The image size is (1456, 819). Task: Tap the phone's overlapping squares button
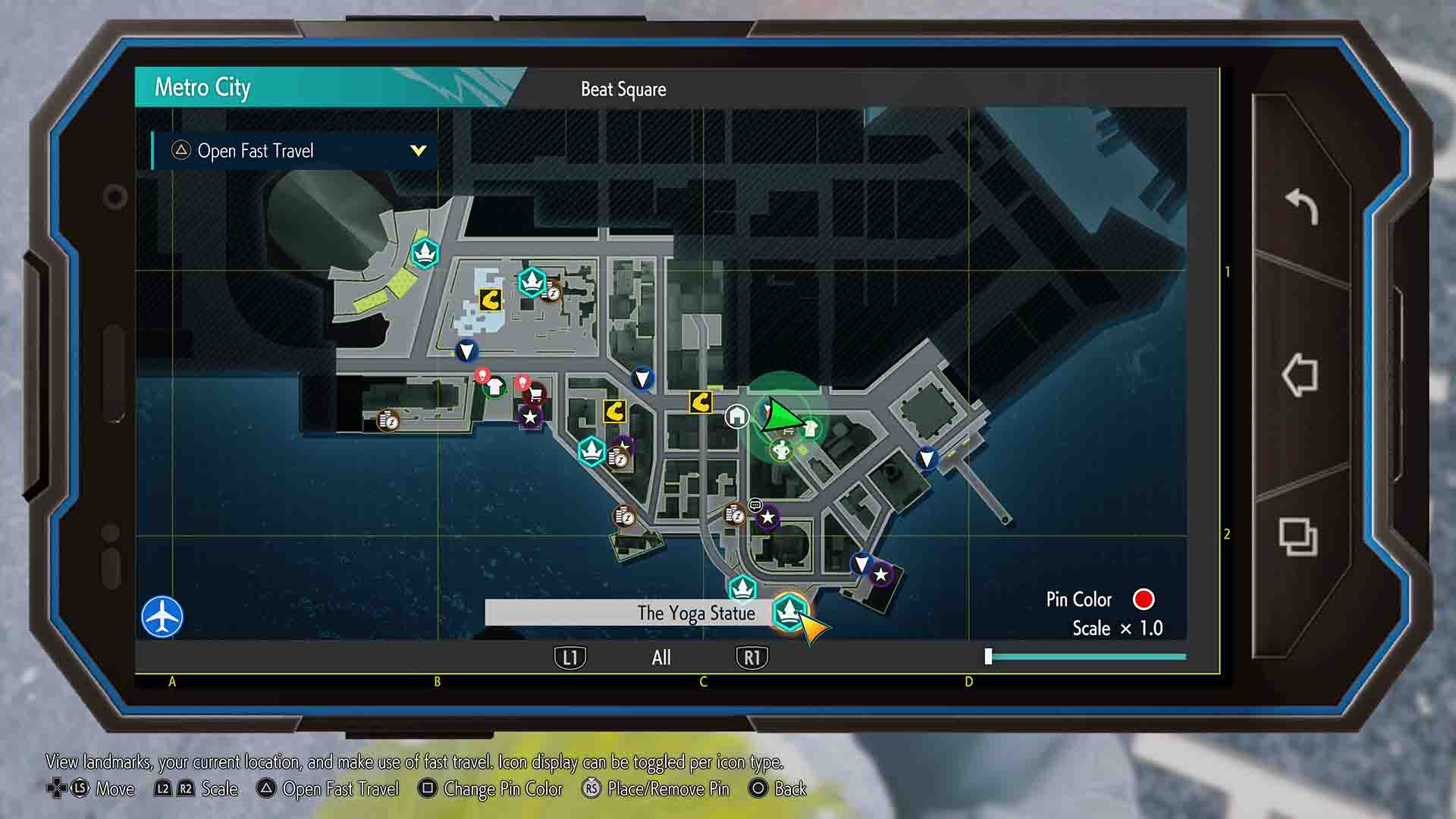pyautogui.click(x=1298, y=537)
